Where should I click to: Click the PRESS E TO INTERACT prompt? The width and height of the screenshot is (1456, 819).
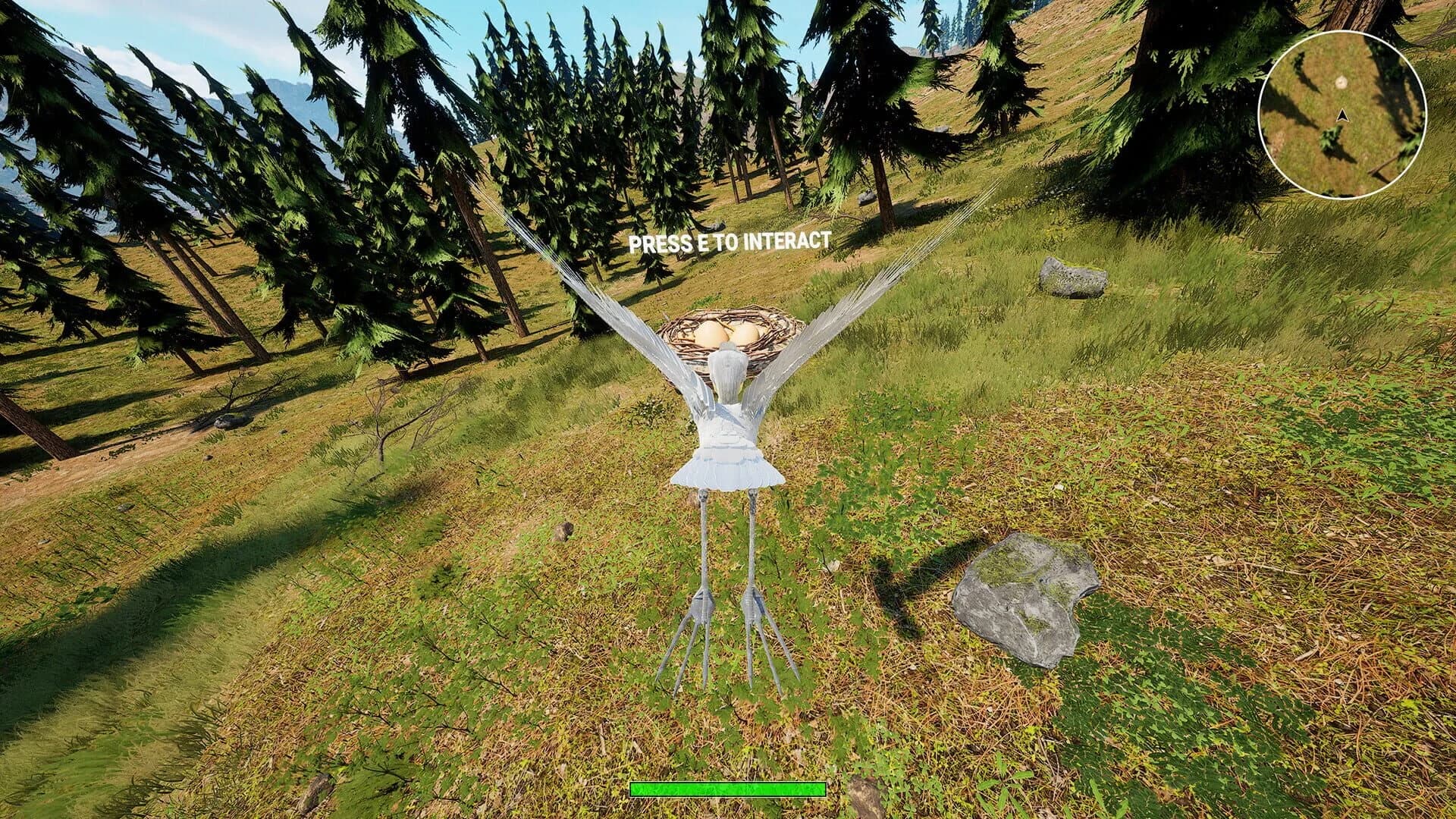[730, 243]
